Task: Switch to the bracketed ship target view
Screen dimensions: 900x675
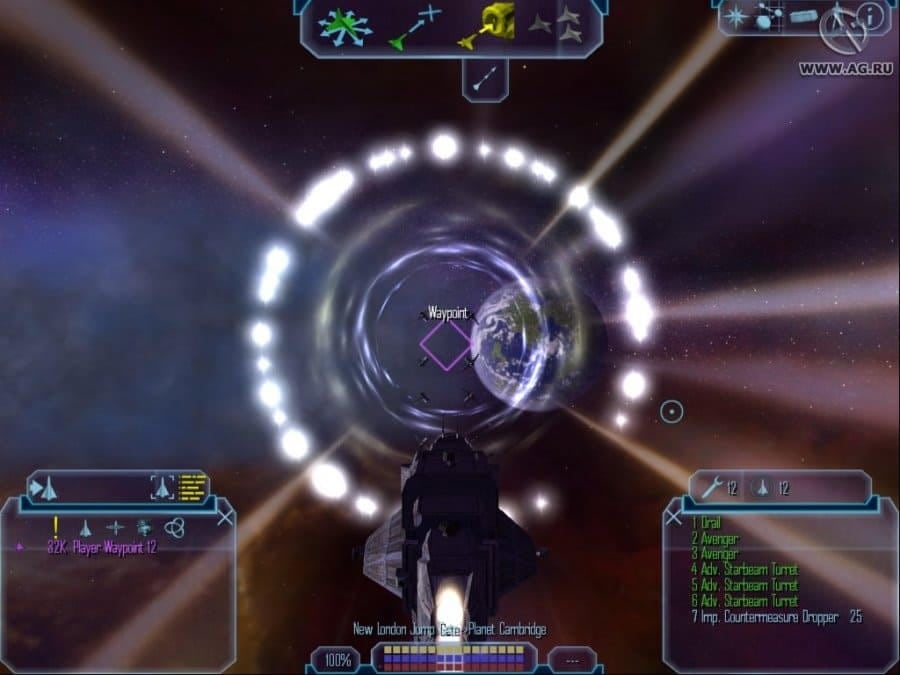Action: coord(162,487)
